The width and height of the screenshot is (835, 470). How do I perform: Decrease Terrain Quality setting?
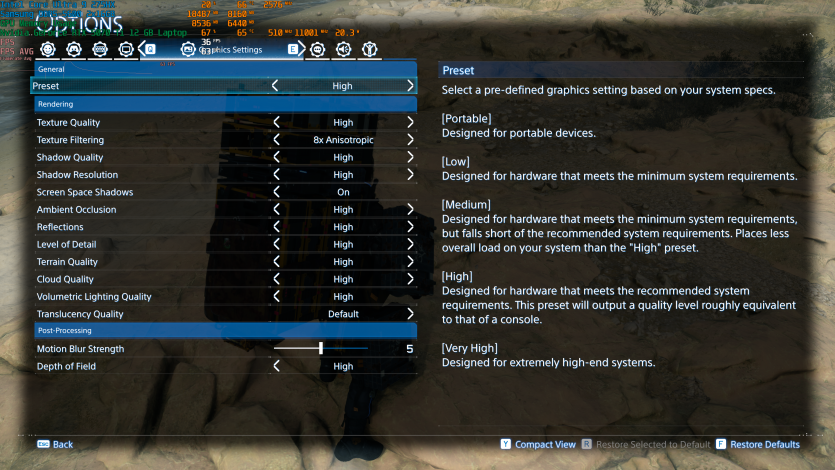point(276,262)
